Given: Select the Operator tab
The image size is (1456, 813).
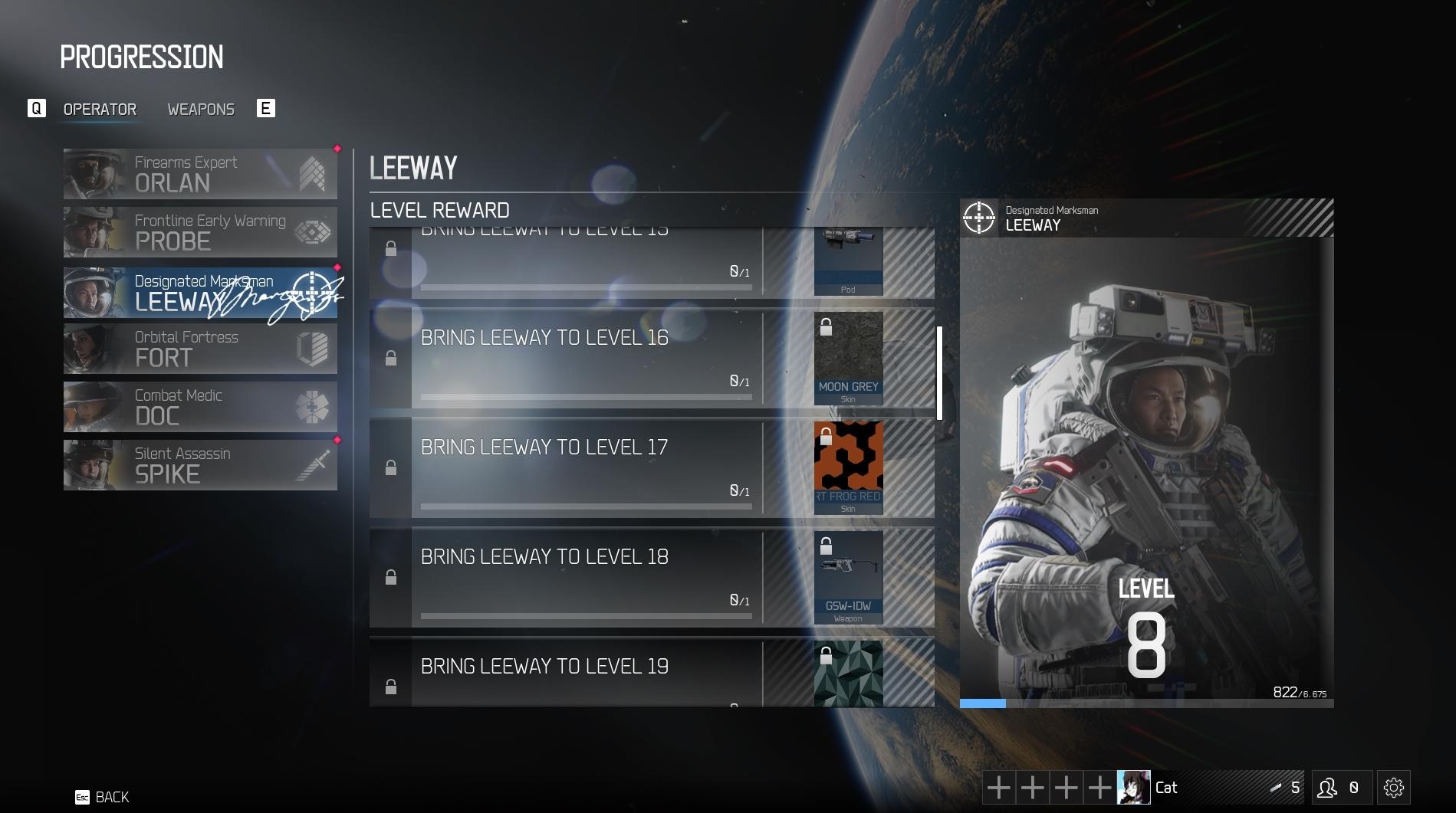Looking at the screenshot, I should click(x=100, y=110).
